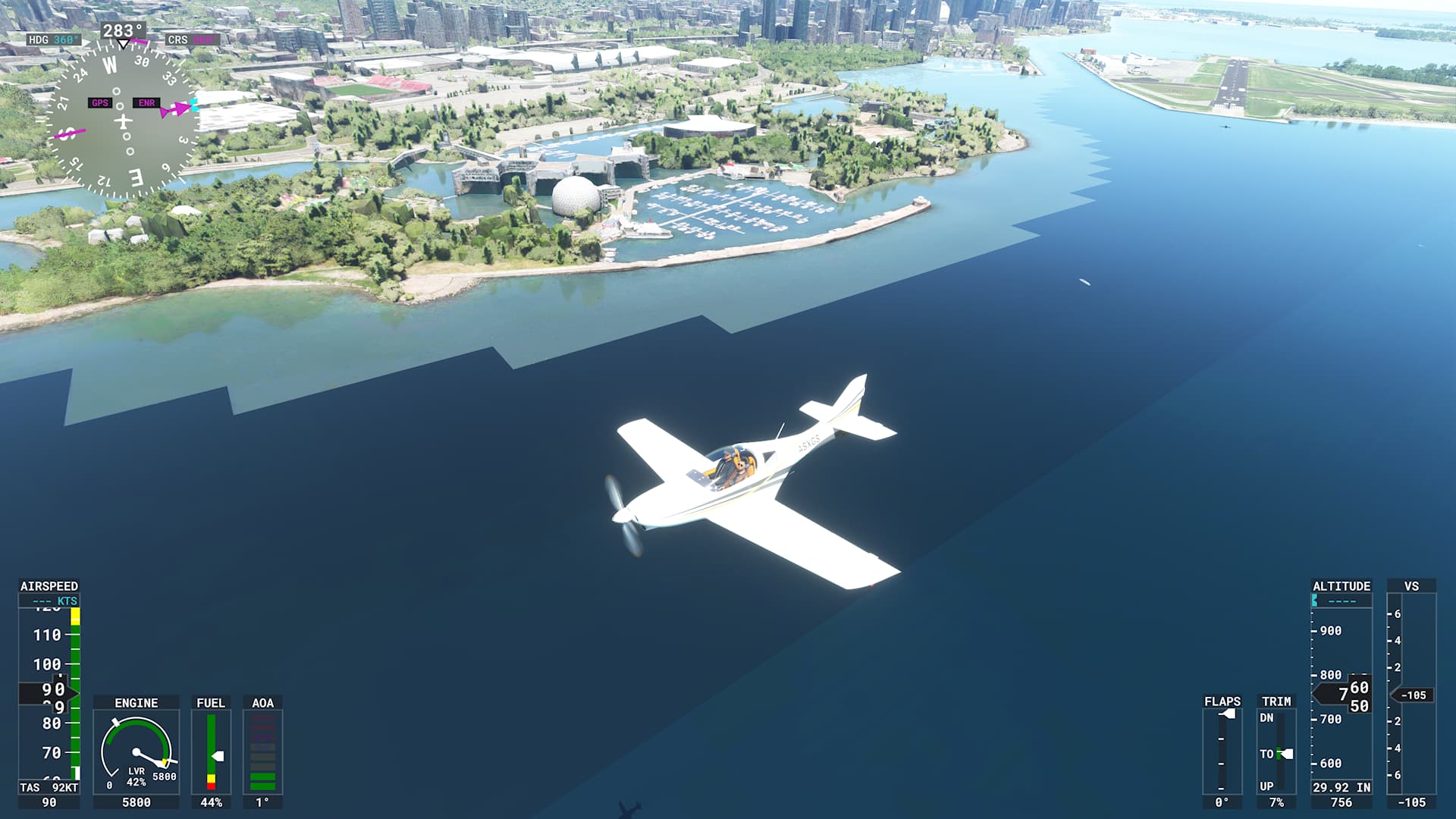Click the trim position gauge

point(1276,752)
